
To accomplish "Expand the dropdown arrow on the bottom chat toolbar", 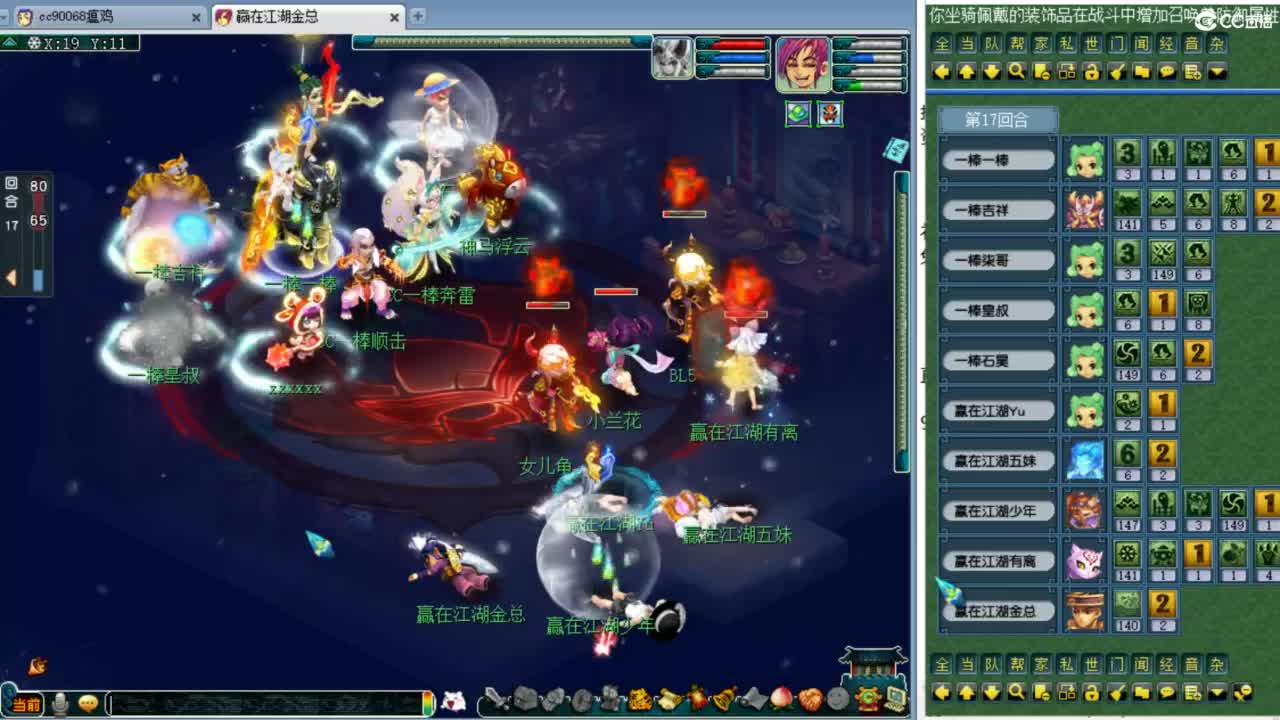I will [1216, 692].
